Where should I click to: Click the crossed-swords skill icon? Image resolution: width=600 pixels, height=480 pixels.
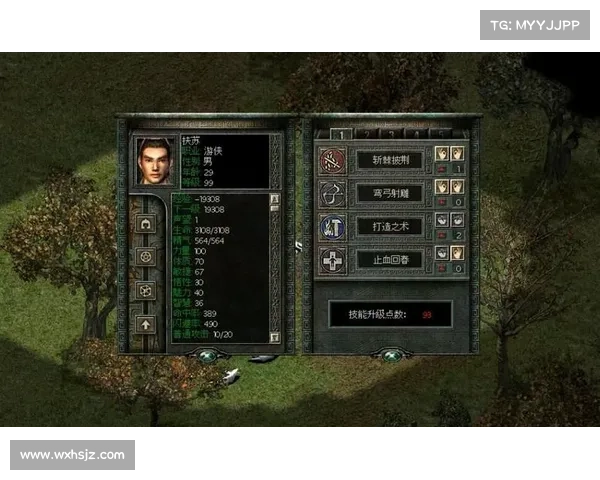(332, 159)
